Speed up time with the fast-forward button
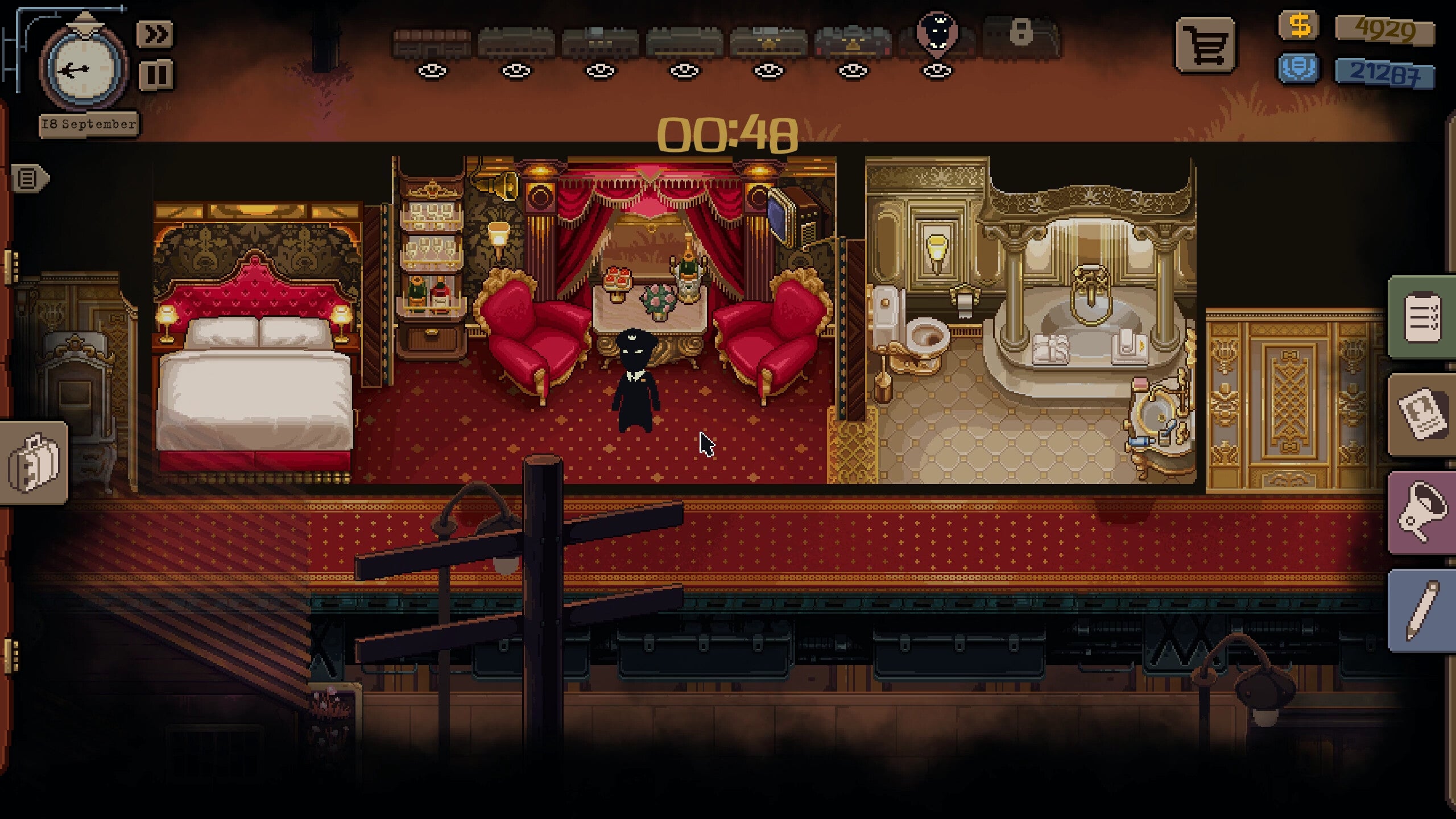The width and height of the screenshot is (1456, 819). pos(156,35)
